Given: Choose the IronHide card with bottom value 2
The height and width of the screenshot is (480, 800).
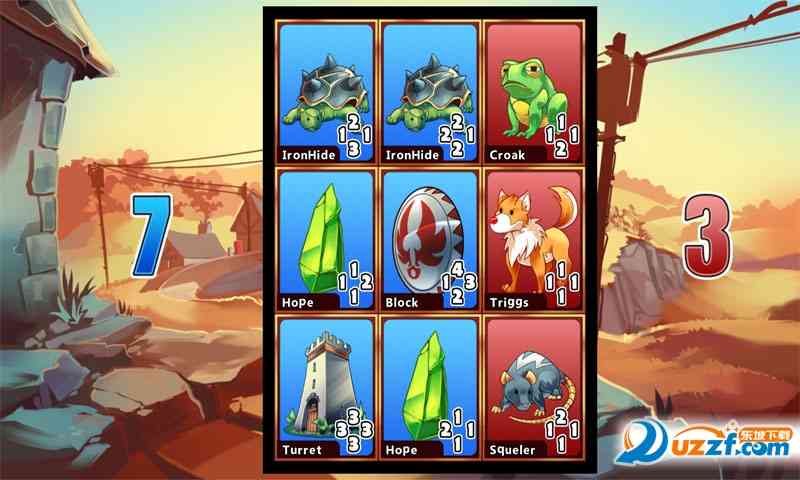Looking at the screenshot, I should pos(429,93).
